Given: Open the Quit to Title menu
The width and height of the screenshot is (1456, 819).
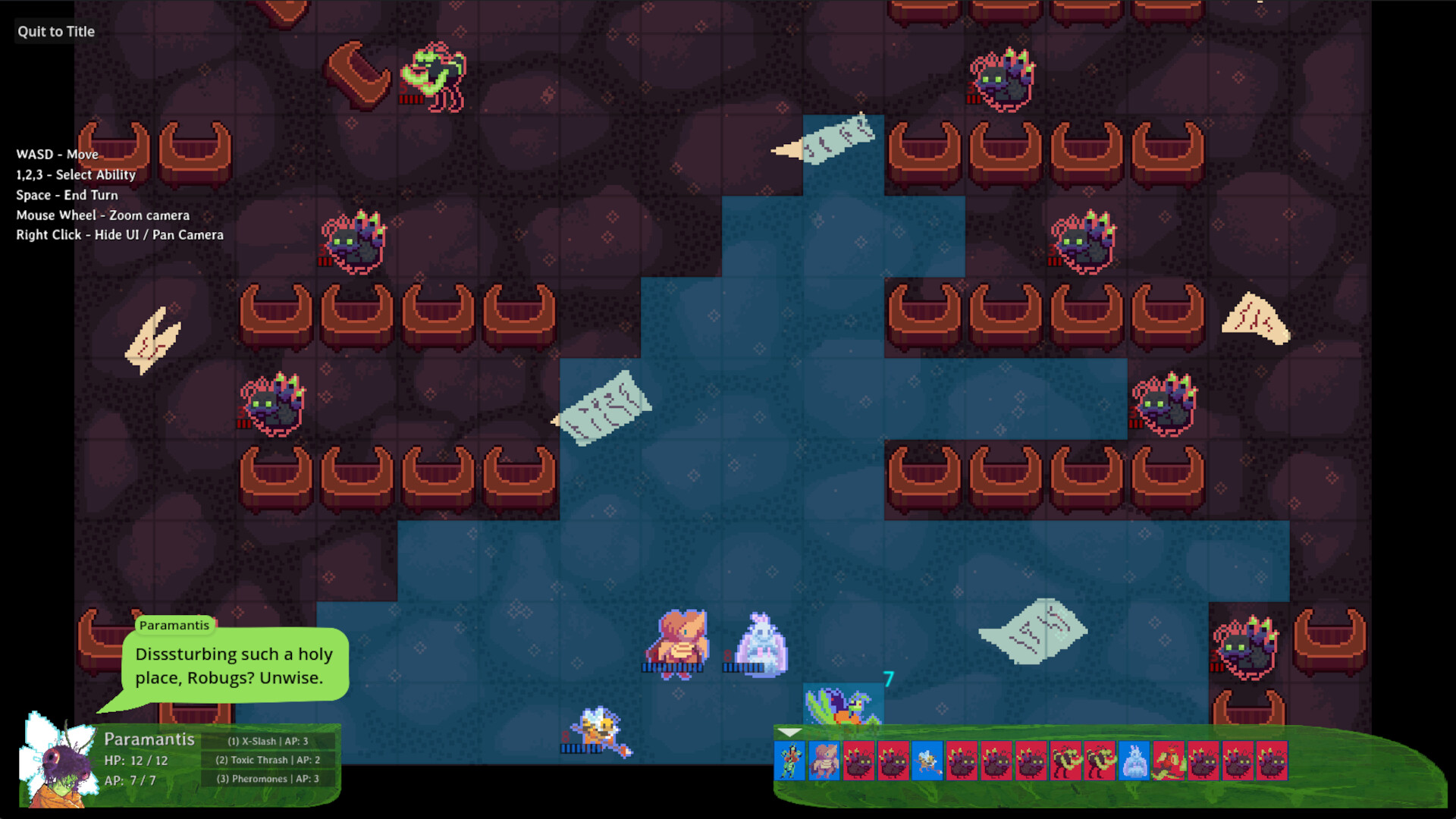Looking at the screenshot, I should point(55,31).
